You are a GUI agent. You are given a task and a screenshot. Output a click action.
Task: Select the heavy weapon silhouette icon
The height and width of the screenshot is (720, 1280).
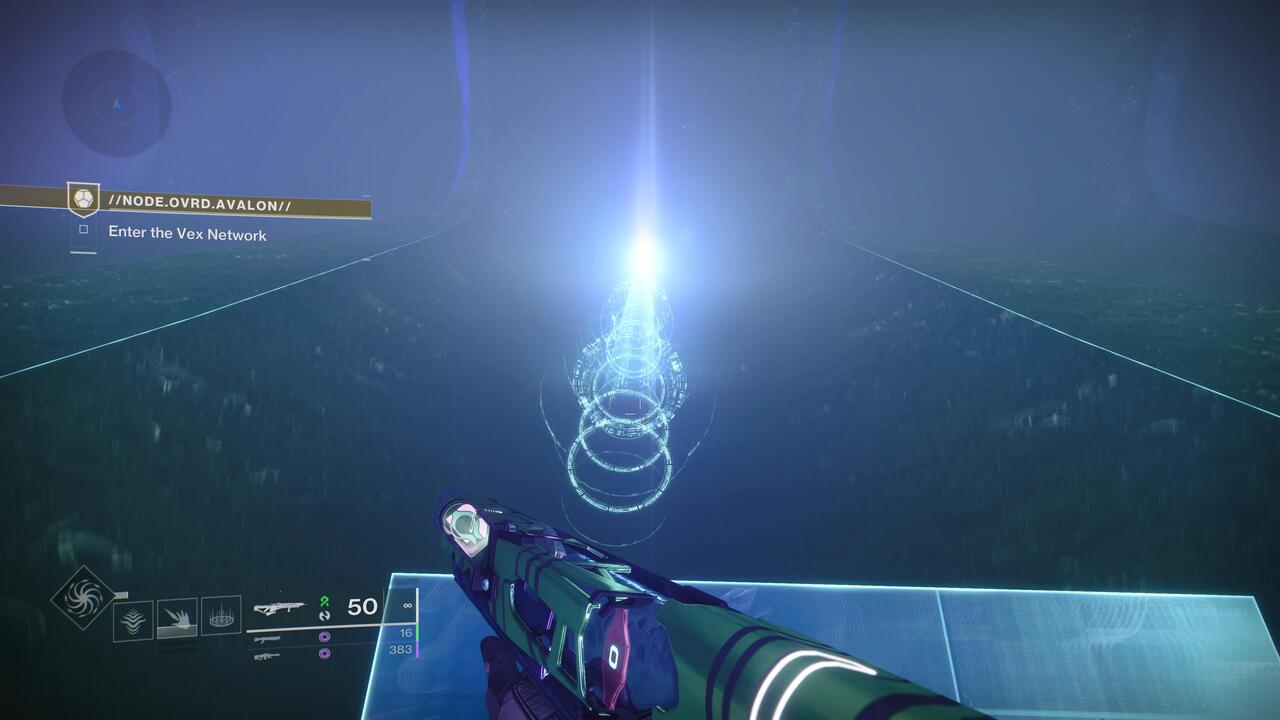[266, 657]
